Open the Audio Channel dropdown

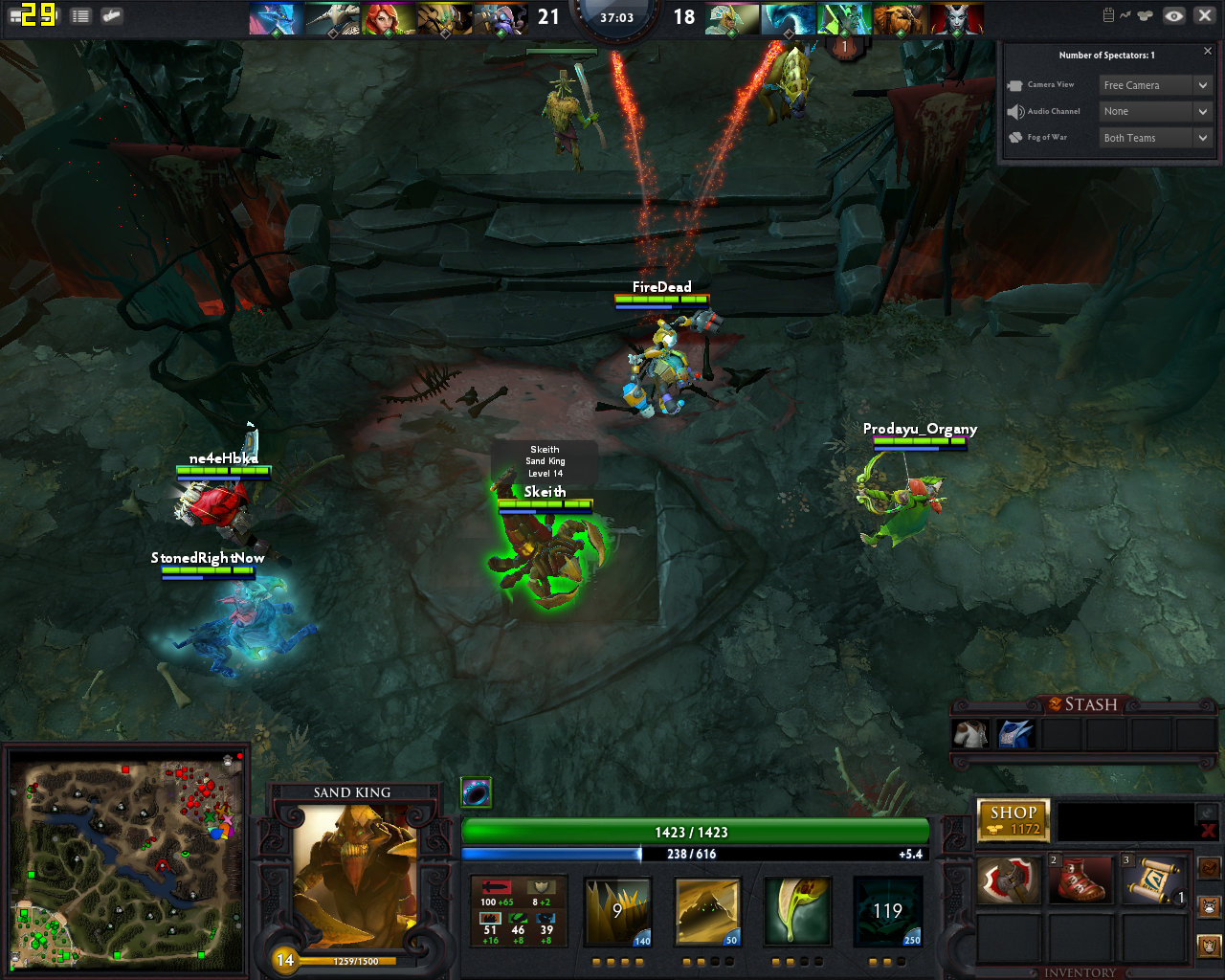point(1156,111)
